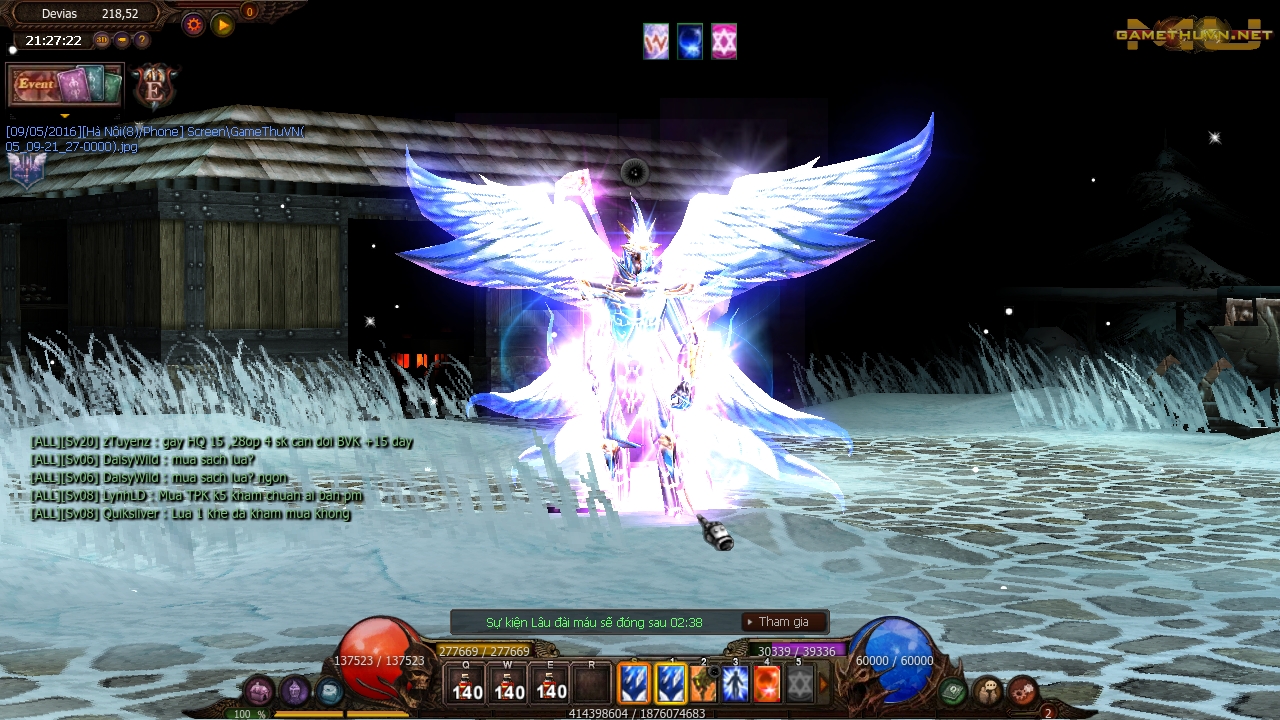
Task: Open the green book icon
Action: point(953,690)
